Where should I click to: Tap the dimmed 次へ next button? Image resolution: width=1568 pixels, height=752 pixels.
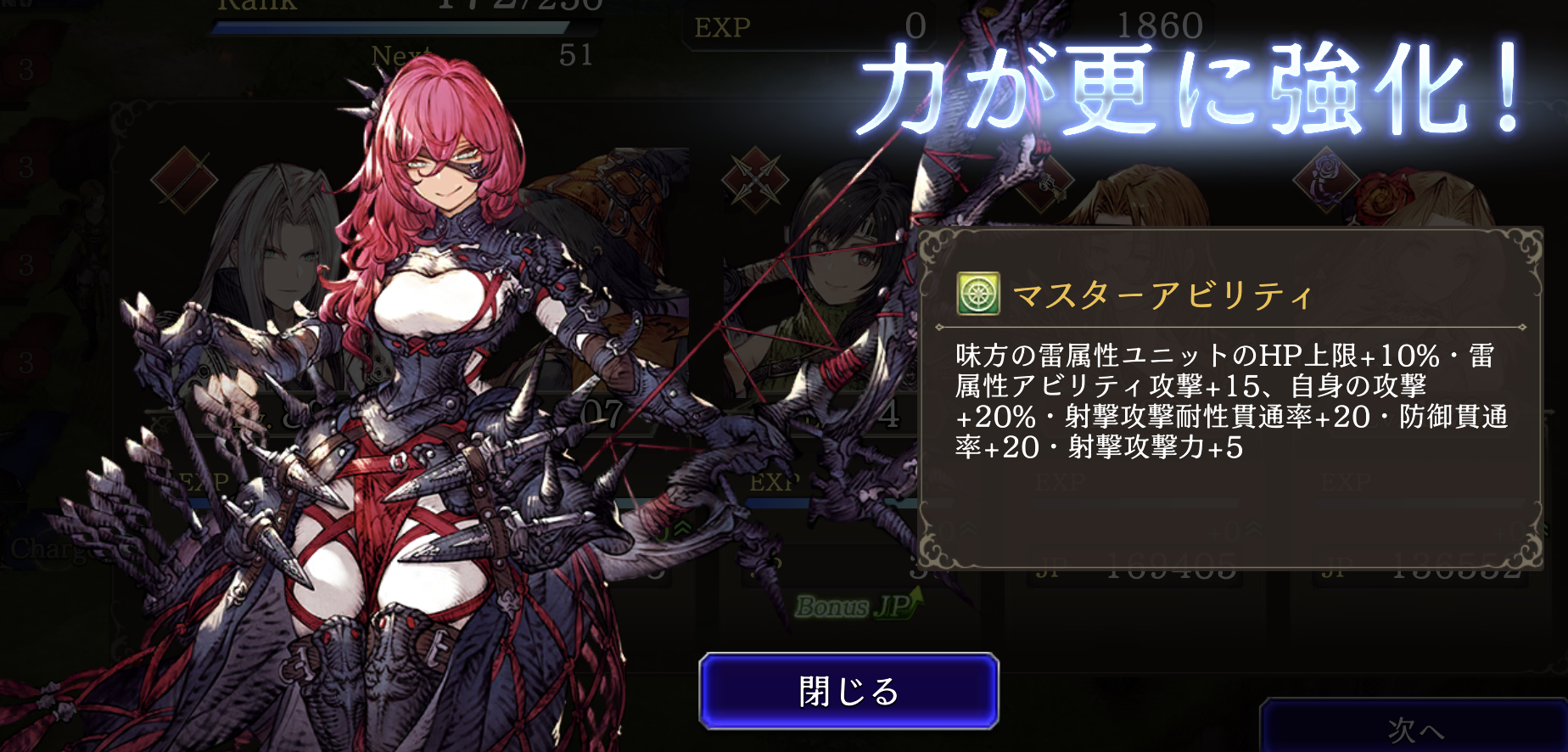tap(1414, 727)
